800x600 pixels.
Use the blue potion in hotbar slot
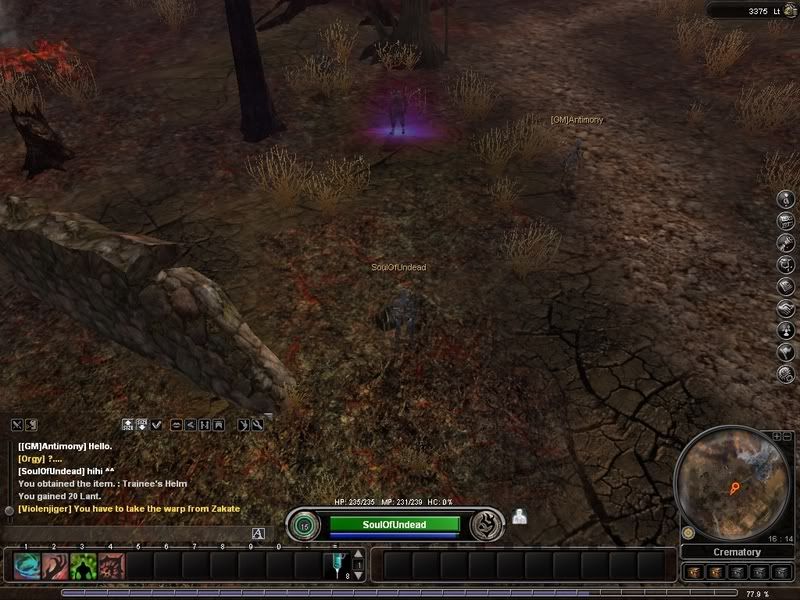point(337,565)
